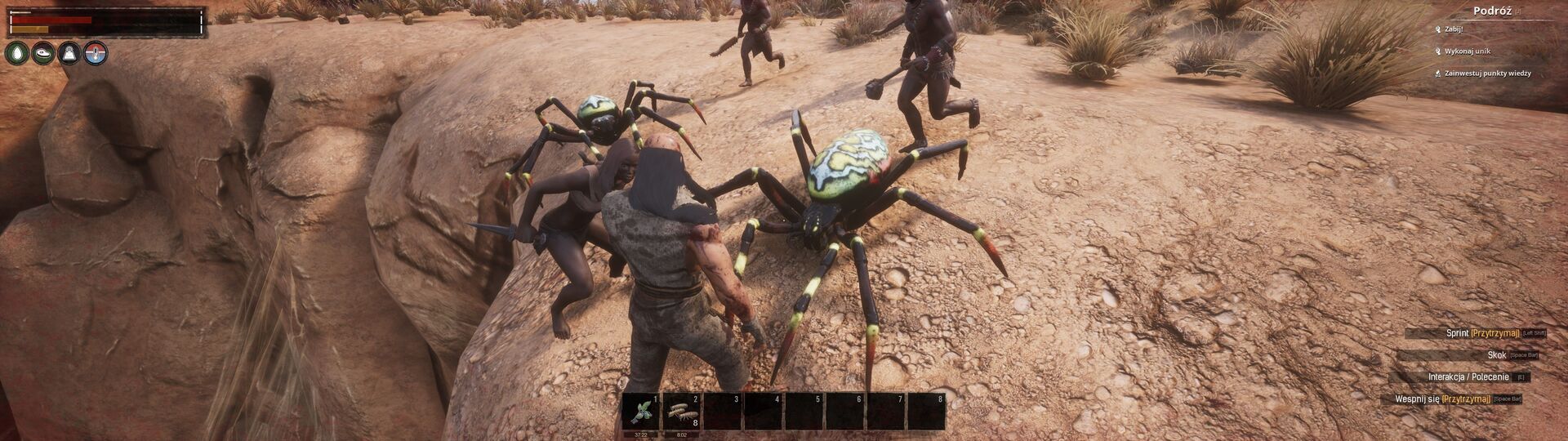Open the Podróż journey tracker header
The image size is (1568, 441).
[1490, 11]
